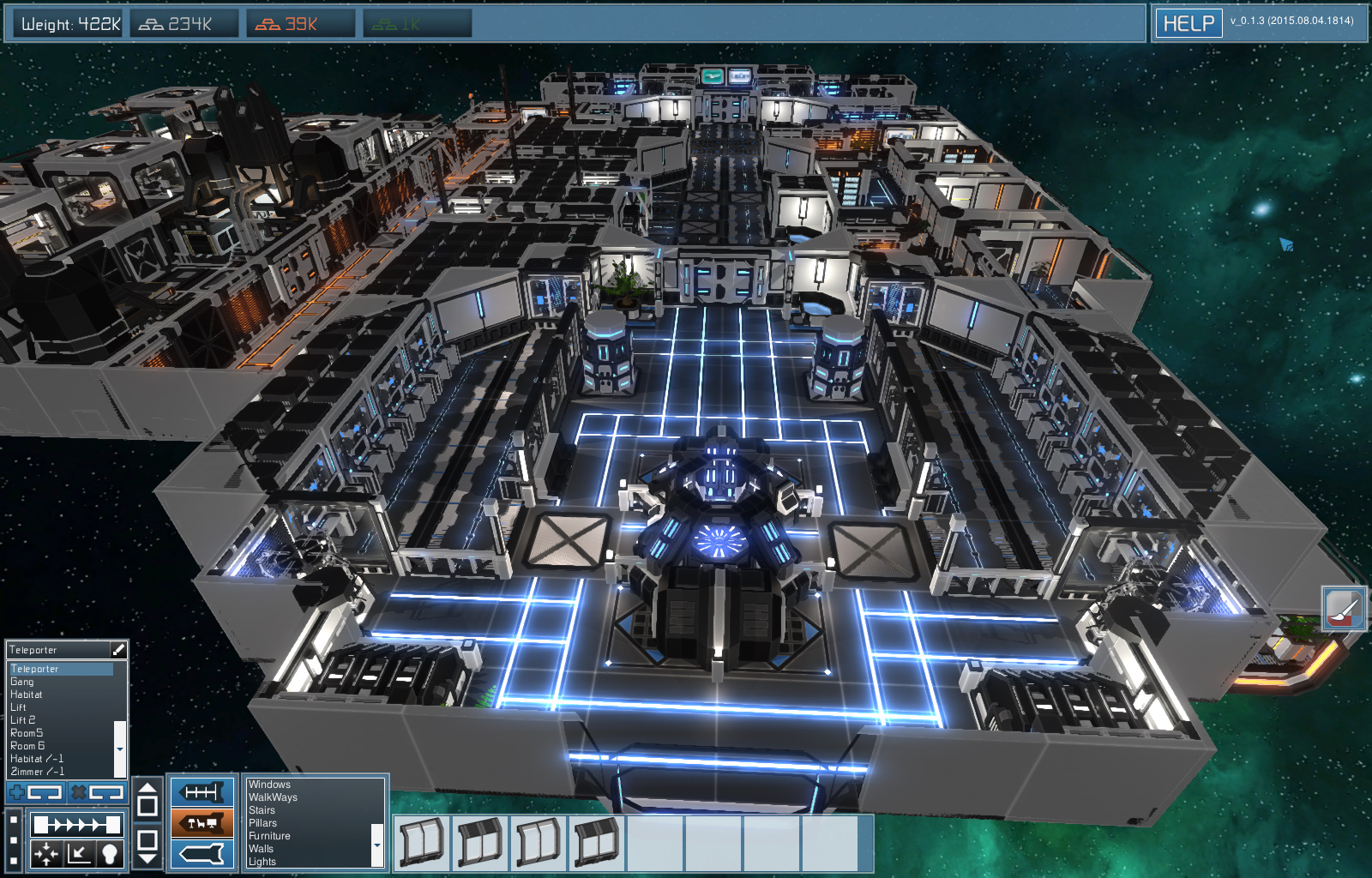Click the down arrow in the room list
Image resolution: width=1372 pixels, height=878 pixels.
click(120, 749)
